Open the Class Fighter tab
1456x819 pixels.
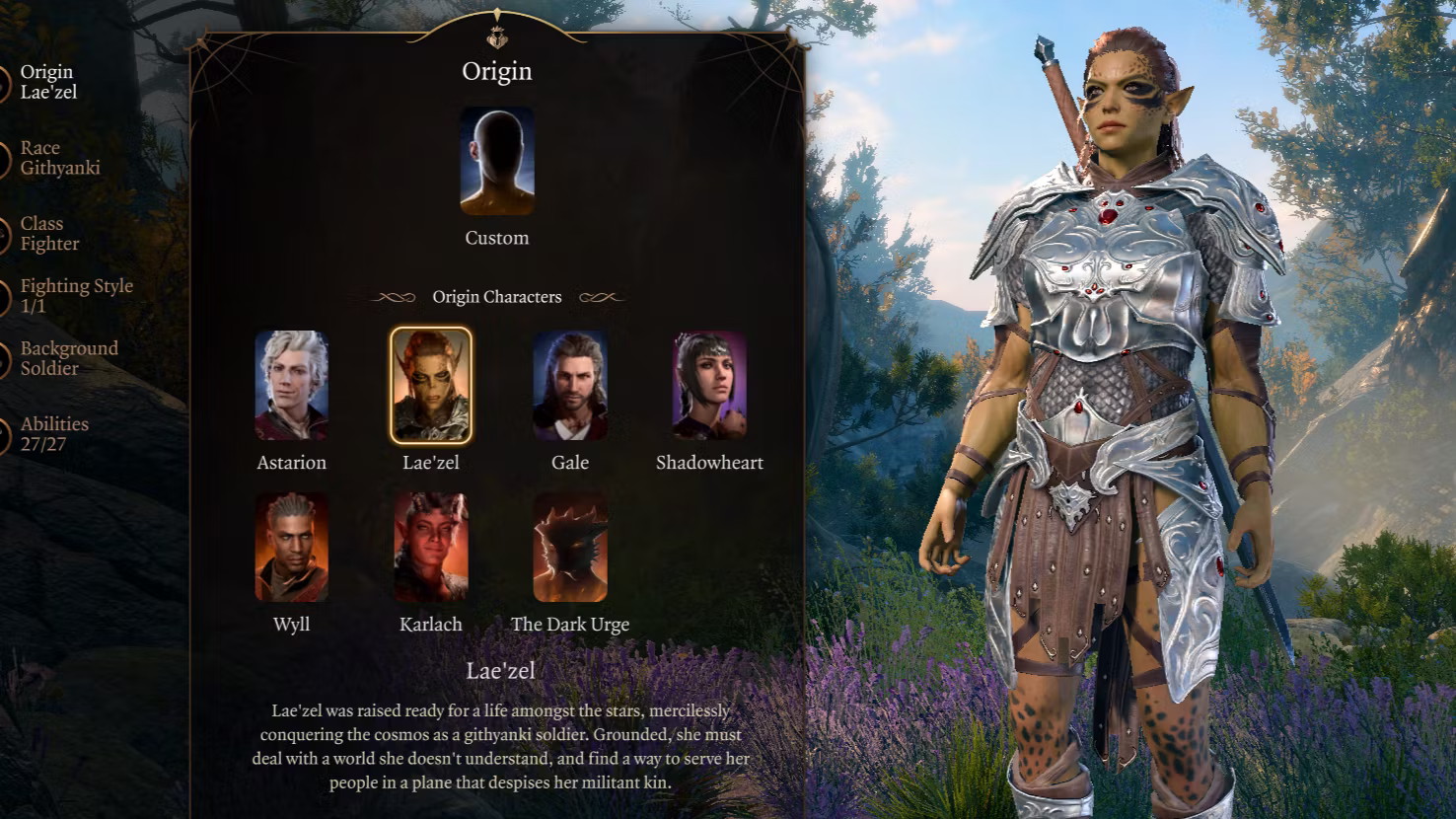pos(49,234)
